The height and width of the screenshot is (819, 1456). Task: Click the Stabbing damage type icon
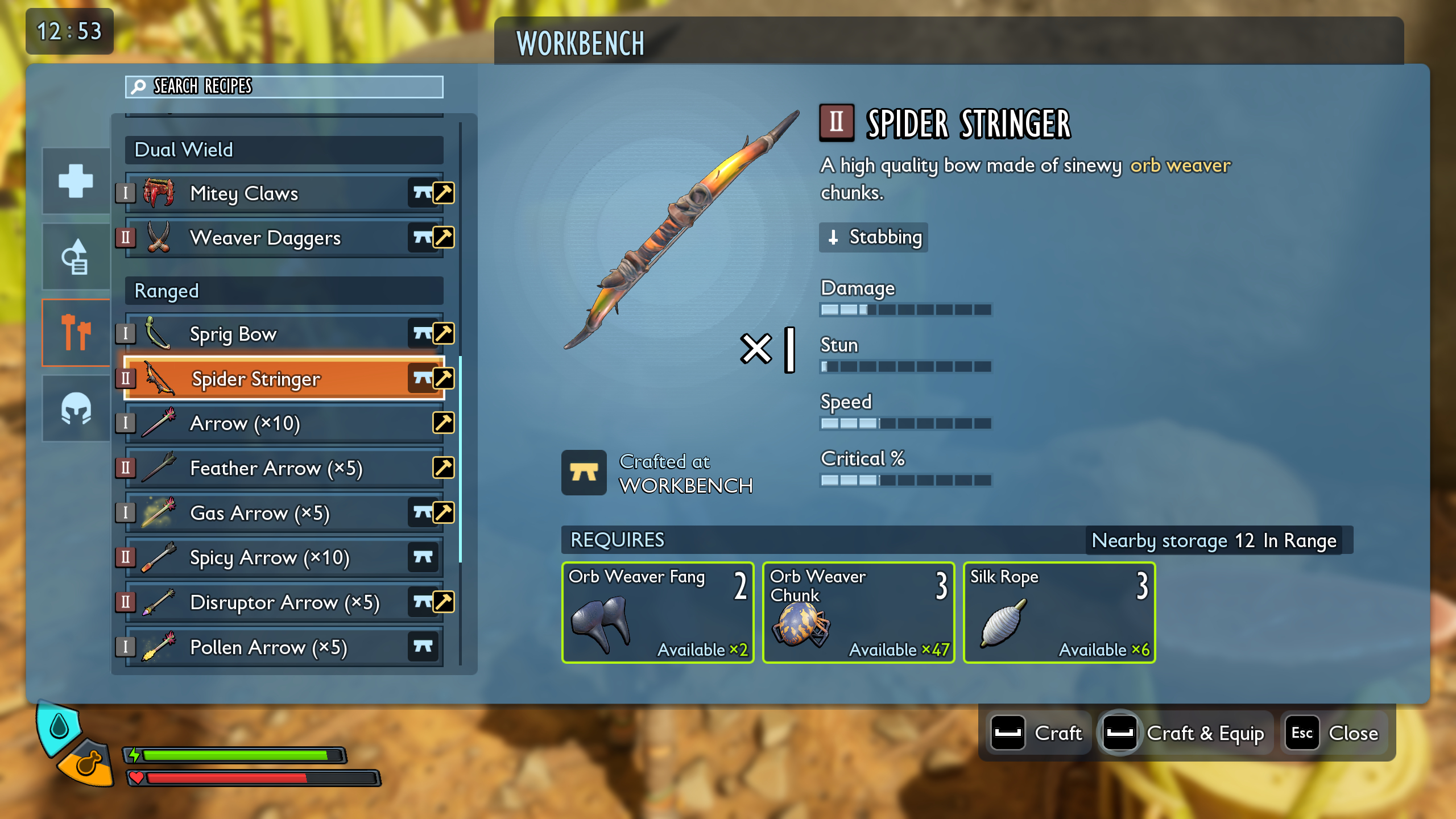(x=834, y=238)
